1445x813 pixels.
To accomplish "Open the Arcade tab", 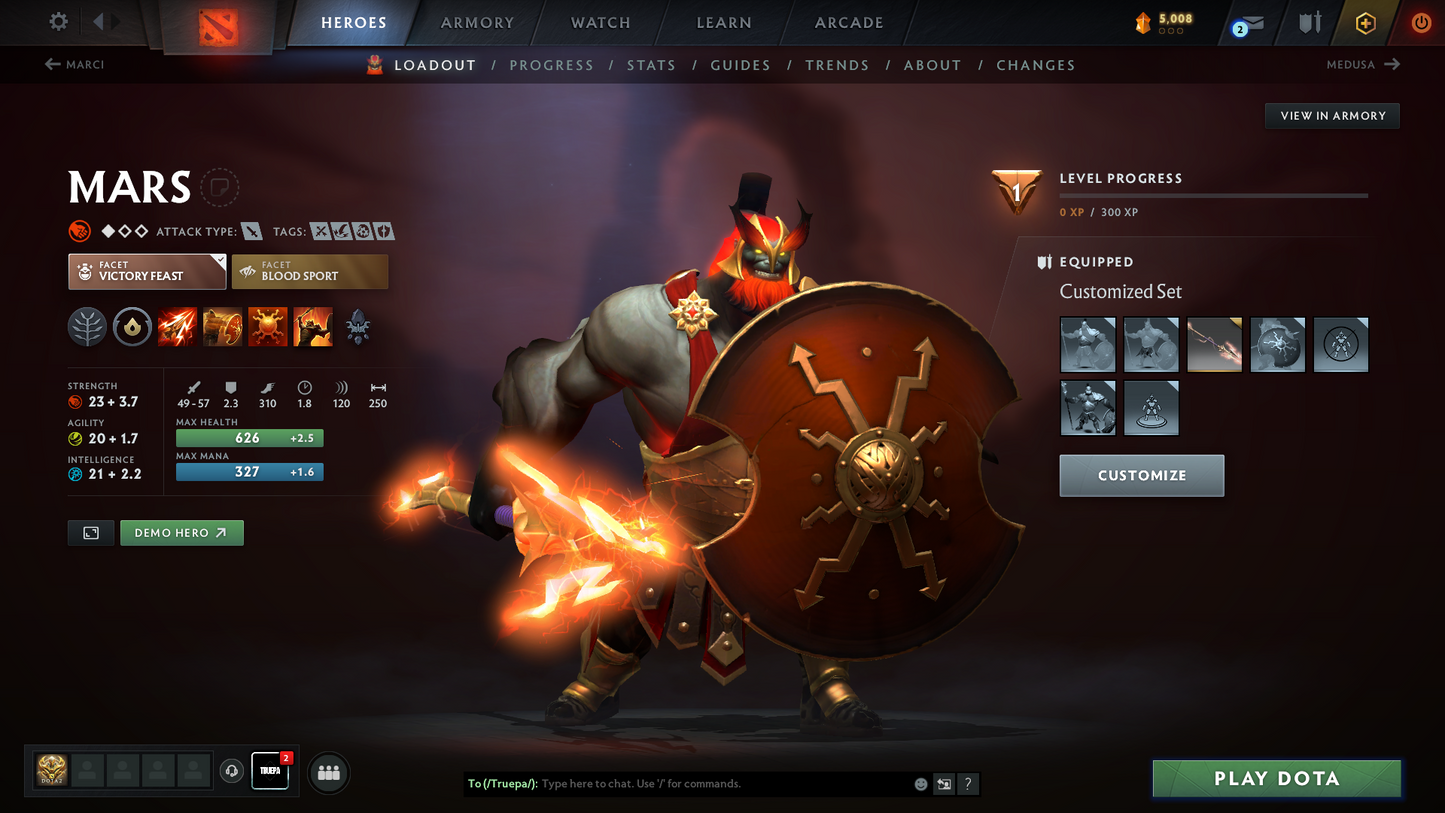I will click(849, 23).
